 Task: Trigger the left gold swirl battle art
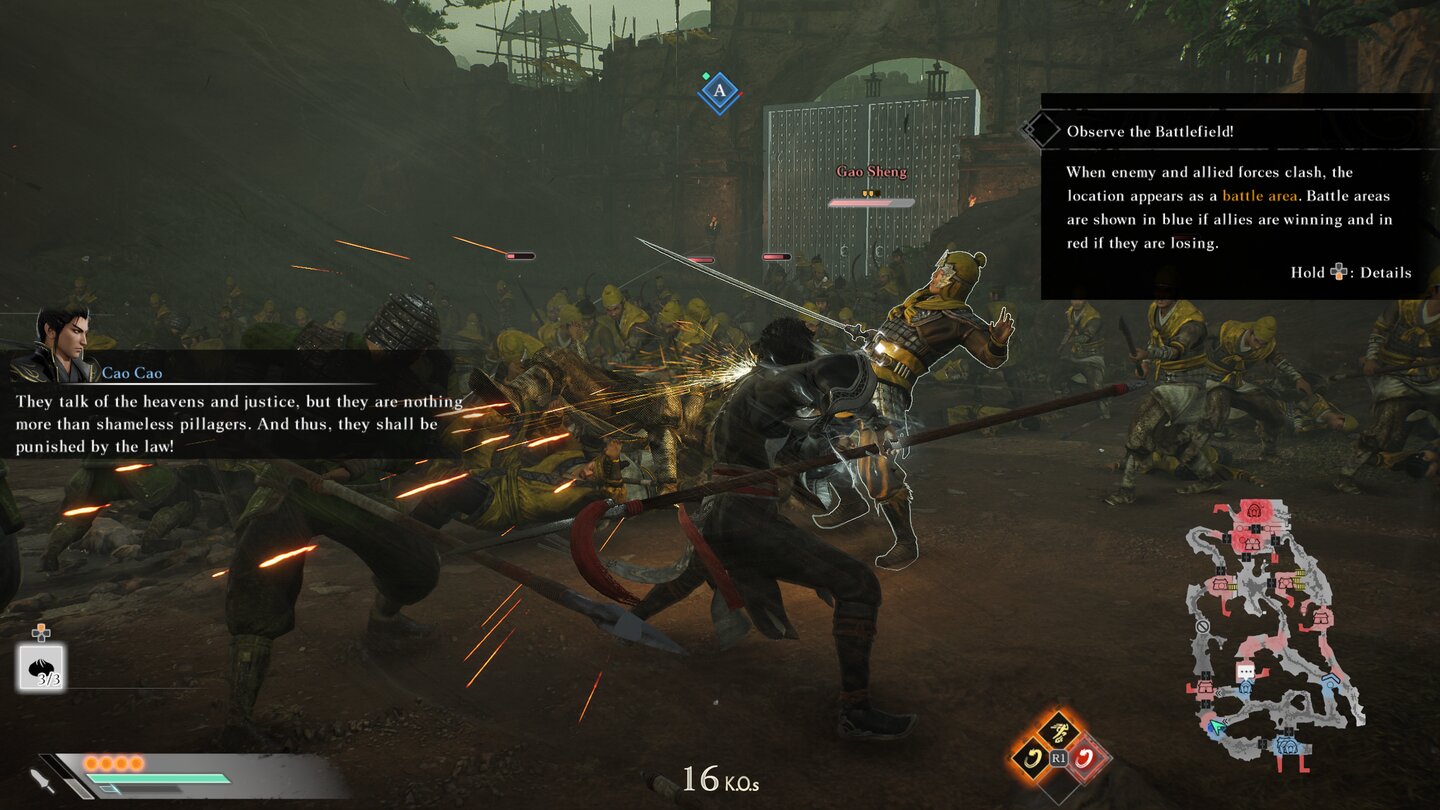1031,758
